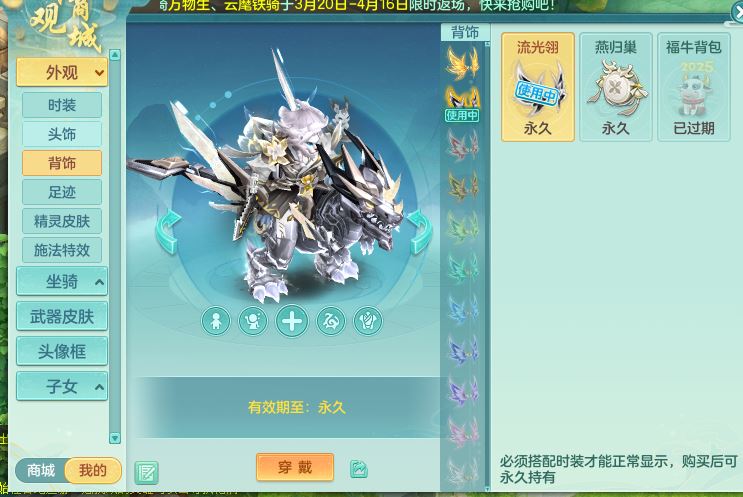
Task: Open the 时装 fashion category
Action: pyautogui.click(x=61, y=105)
